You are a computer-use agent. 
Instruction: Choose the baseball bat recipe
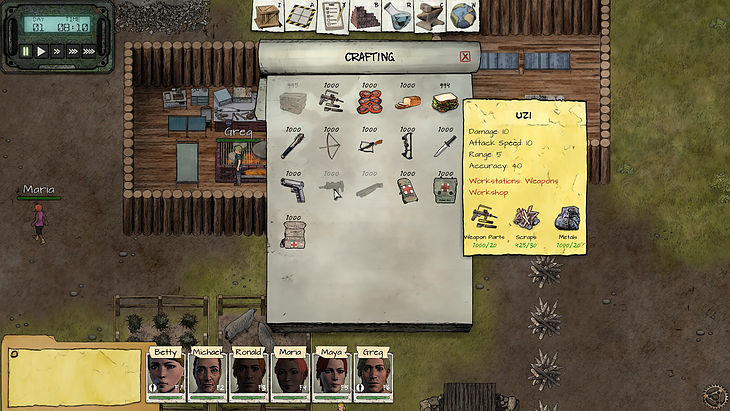[x=292, y=147]
